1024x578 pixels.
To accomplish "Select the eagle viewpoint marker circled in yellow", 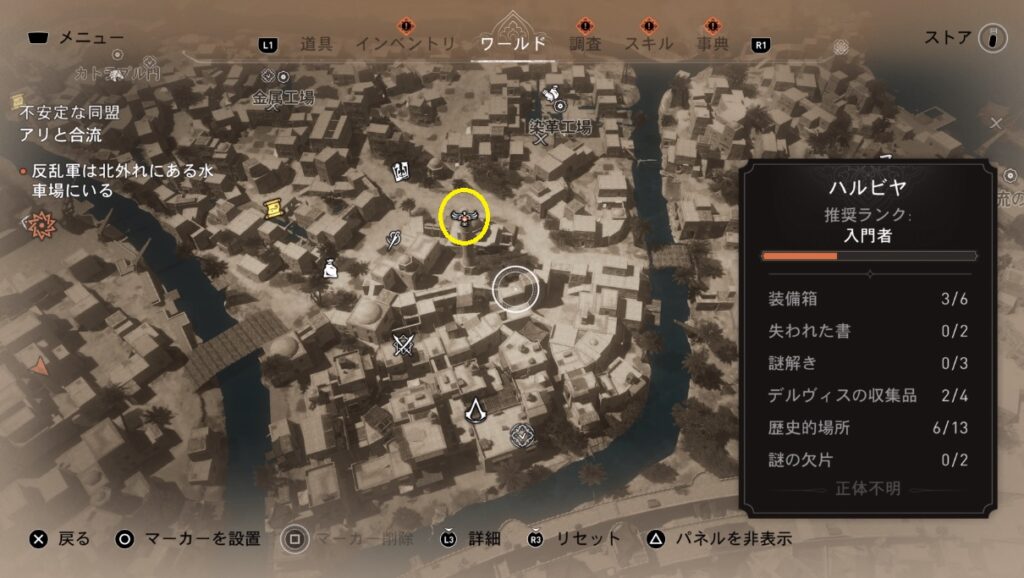I will click(x=466, y=215).
